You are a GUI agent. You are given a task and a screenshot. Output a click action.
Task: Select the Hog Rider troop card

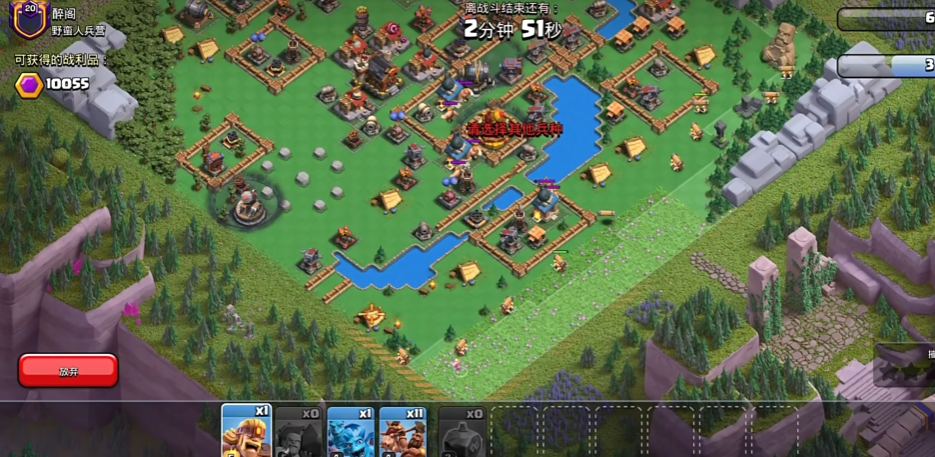tap(403, 431)
